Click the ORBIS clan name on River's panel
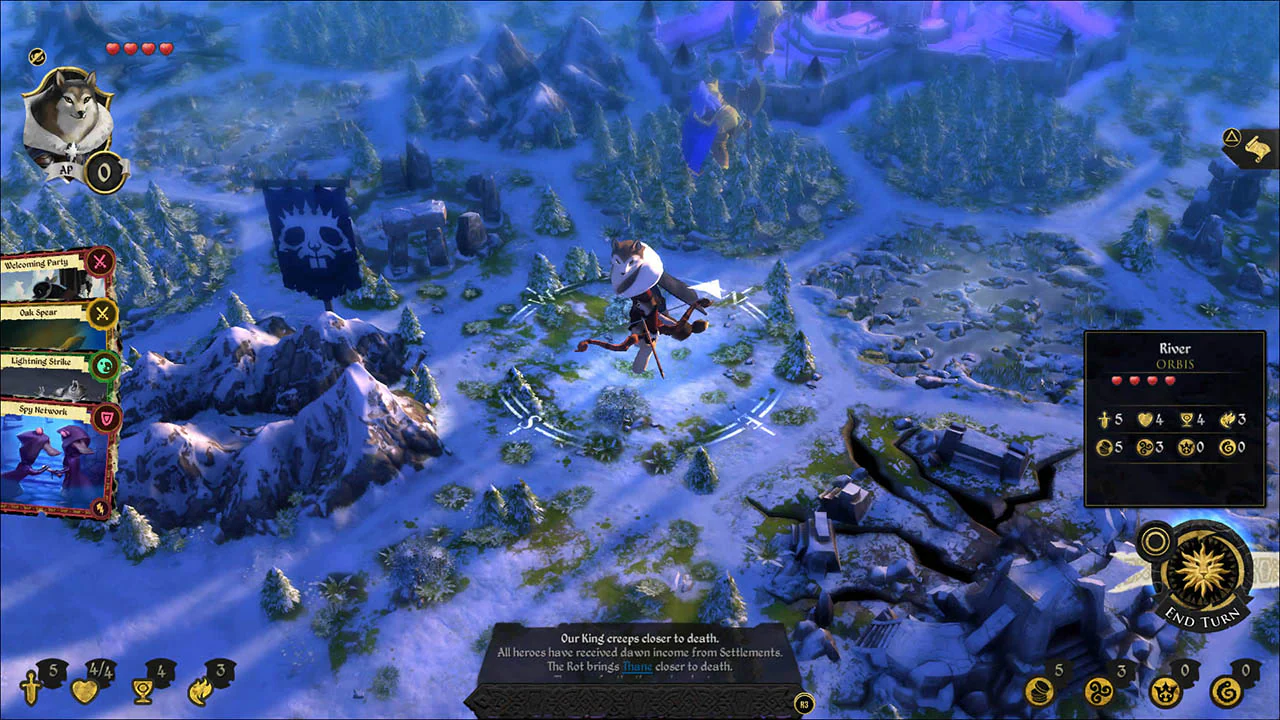The image size is (1280, 720). tap(1174, 364)
